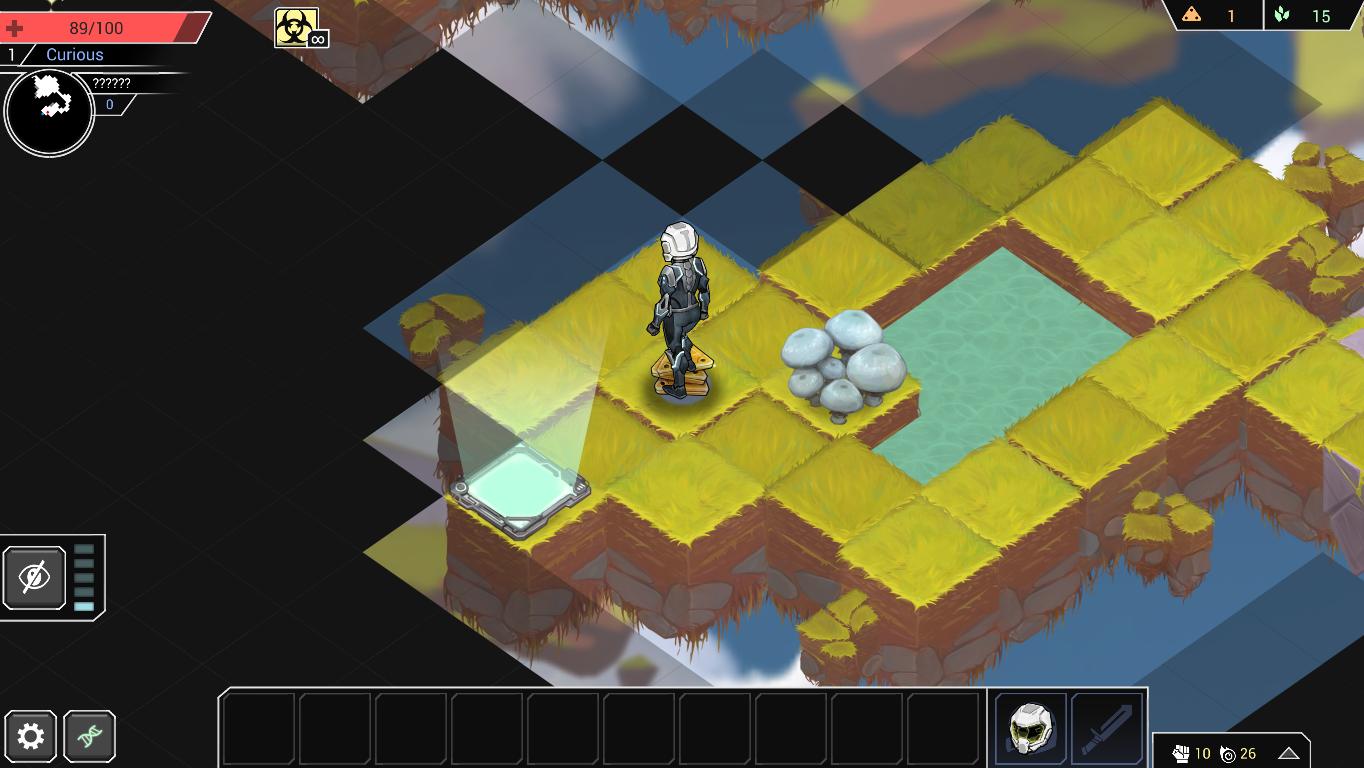Select the white helmet equipment slot
The height and width of the screenshot is (768, 1364).
point(1030,728)
